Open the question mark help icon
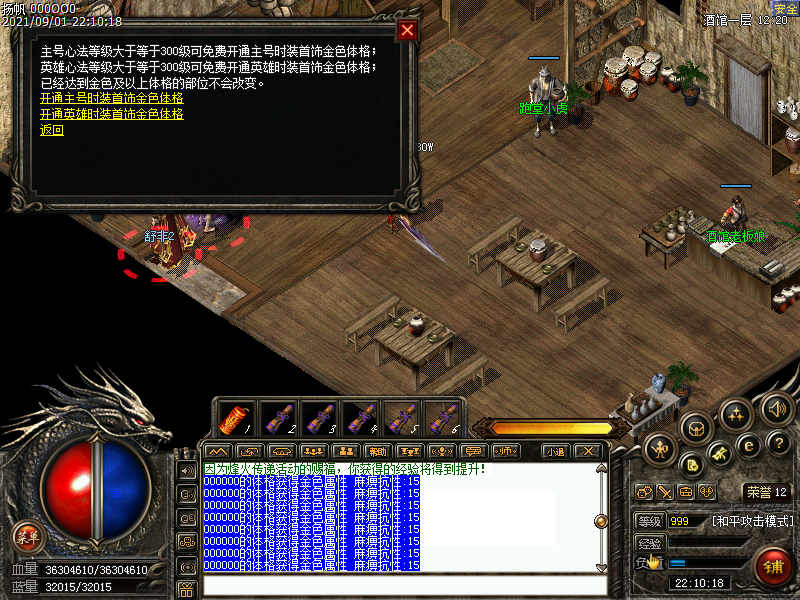 (x=779, y=443)
